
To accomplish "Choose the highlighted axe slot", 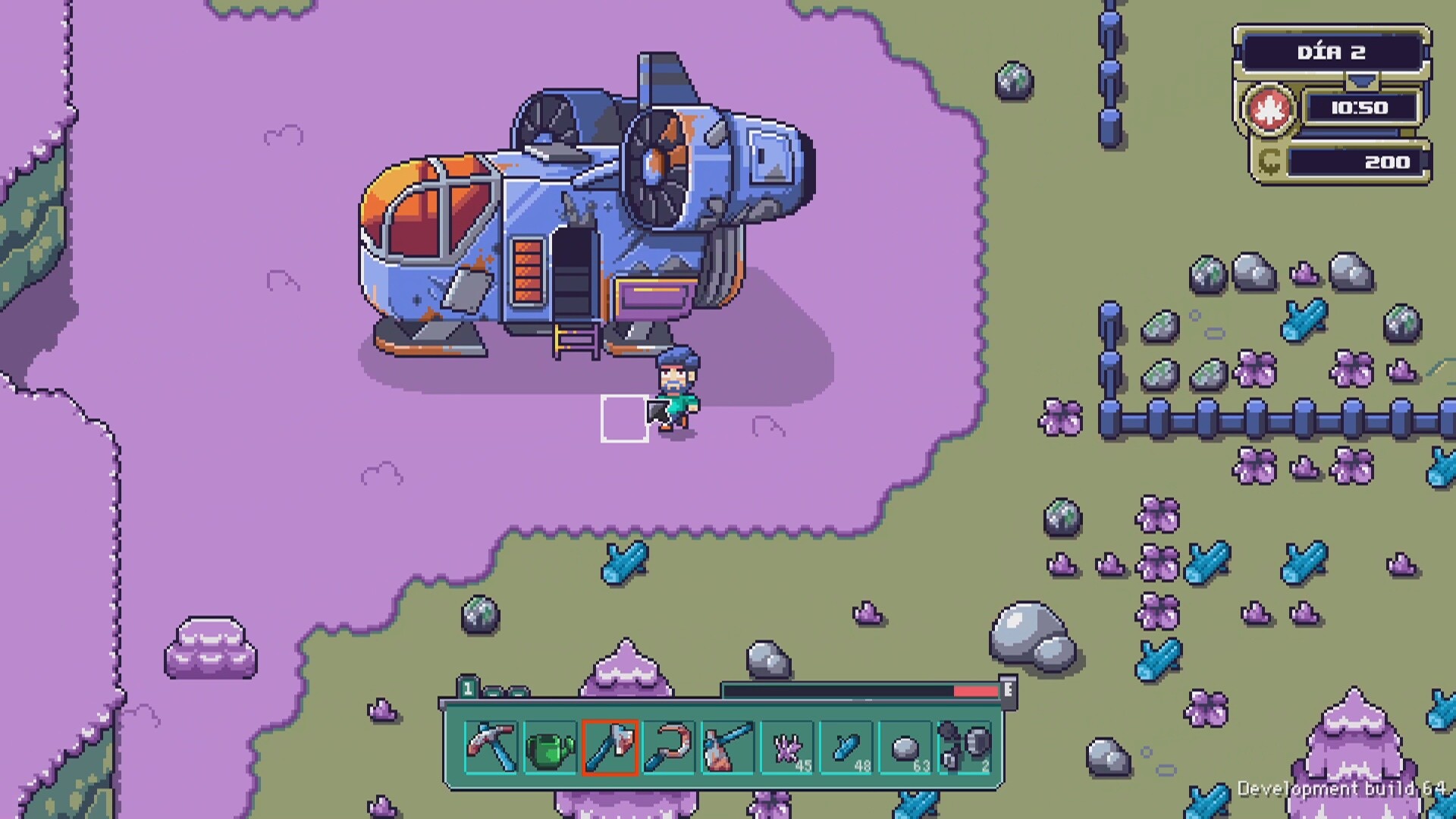I will pos(610,748).
